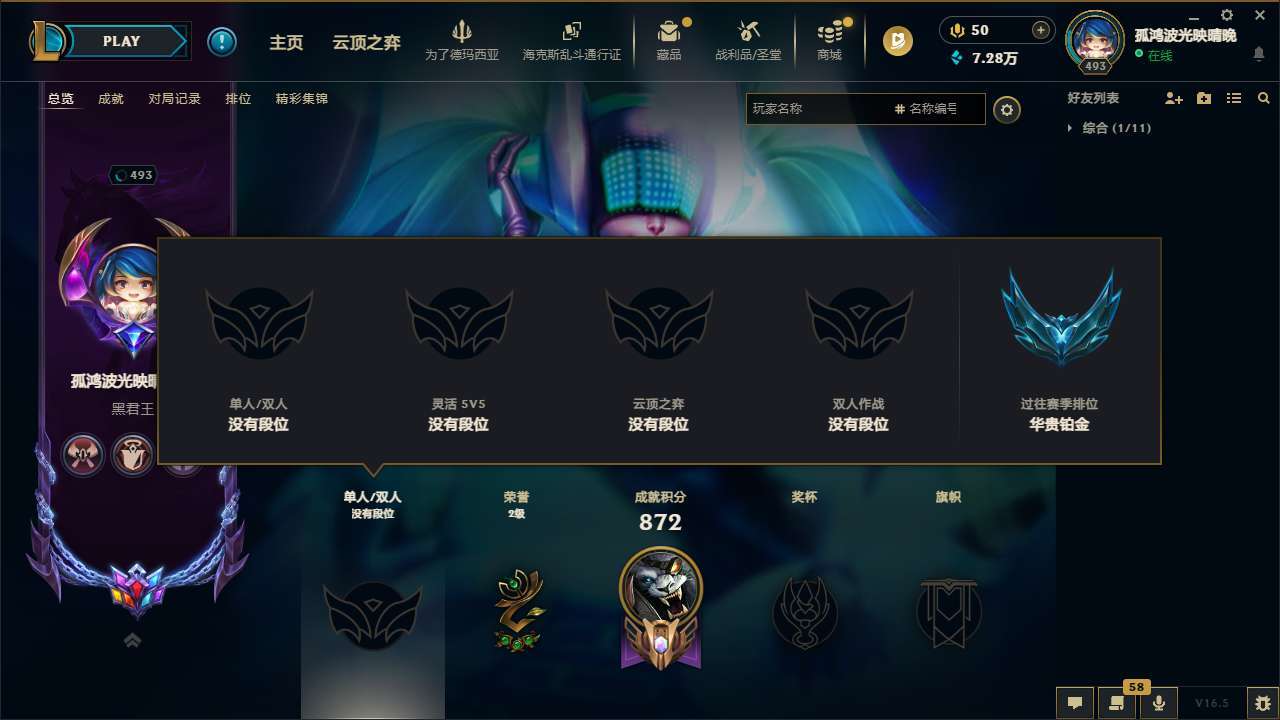The width and height of the screenshot is (1280, 720).
Task: Open chat with the speech bubble icon
Action: point(1075,703)
